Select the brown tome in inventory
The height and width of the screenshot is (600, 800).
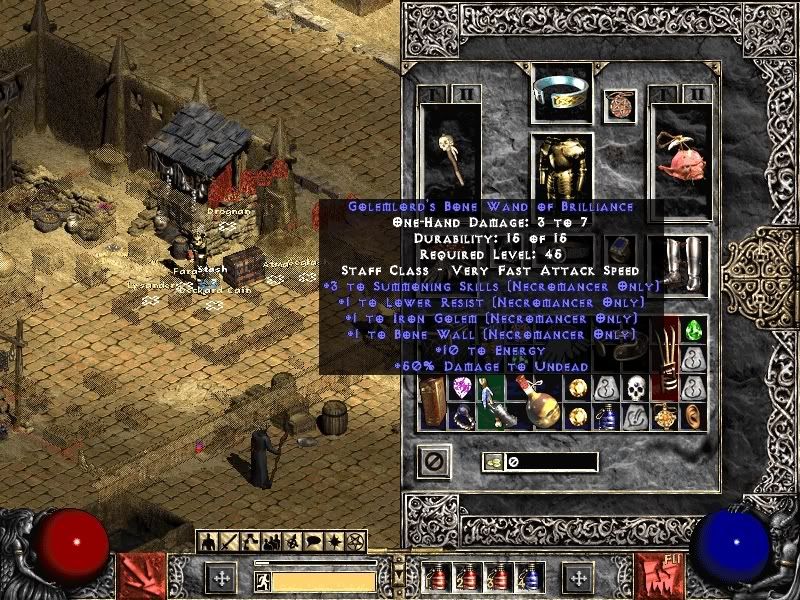point(434,402)
